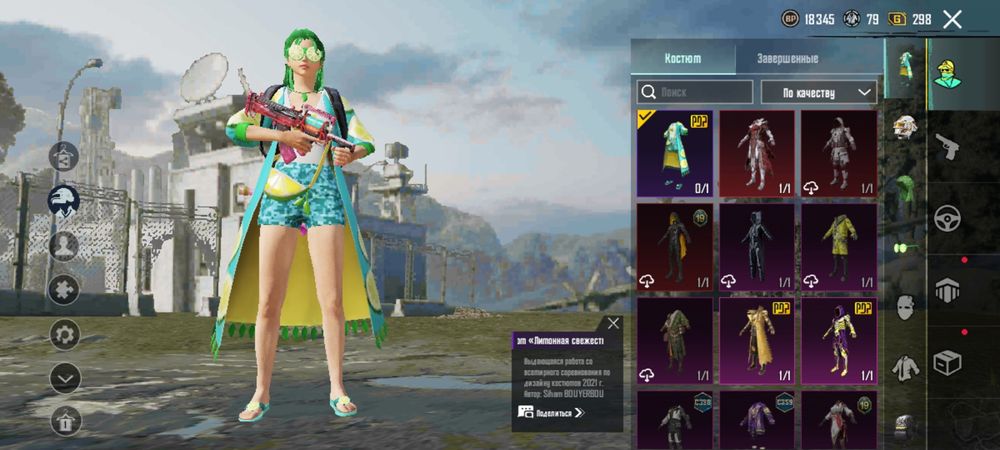This screenshot has width=1000, height=450.
Task: Close the inventory with the top-right X
Action: point(953,19)
